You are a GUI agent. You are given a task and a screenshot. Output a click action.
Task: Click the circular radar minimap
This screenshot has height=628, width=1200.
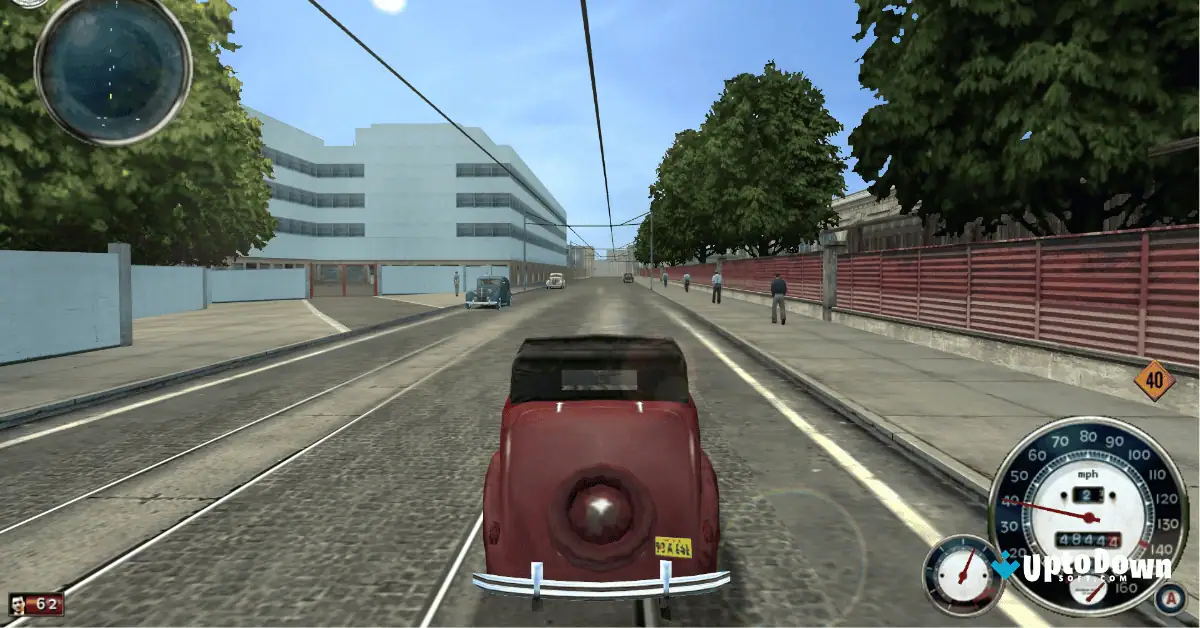click(x=113, y=69)
